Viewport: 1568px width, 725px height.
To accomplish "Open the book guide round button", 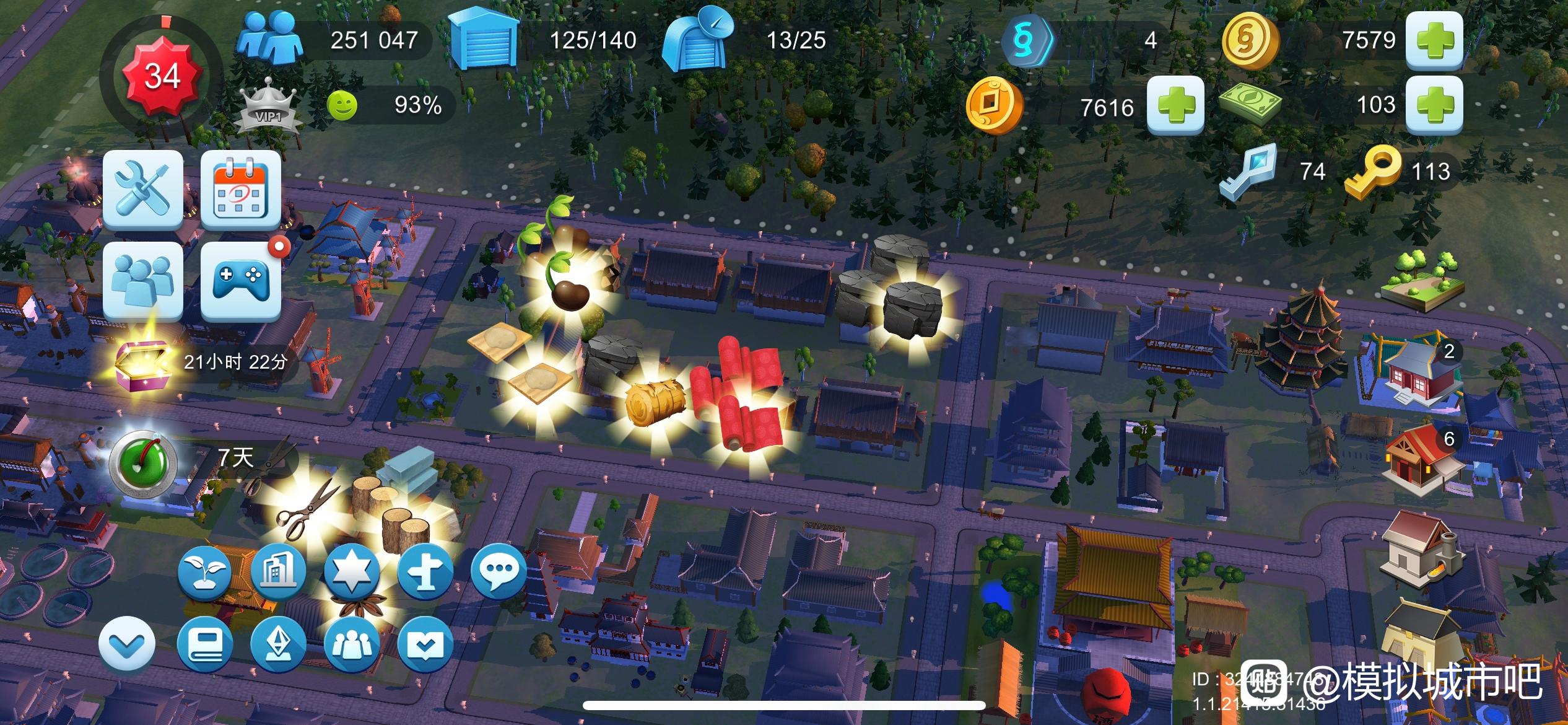I will coord(205,644).
